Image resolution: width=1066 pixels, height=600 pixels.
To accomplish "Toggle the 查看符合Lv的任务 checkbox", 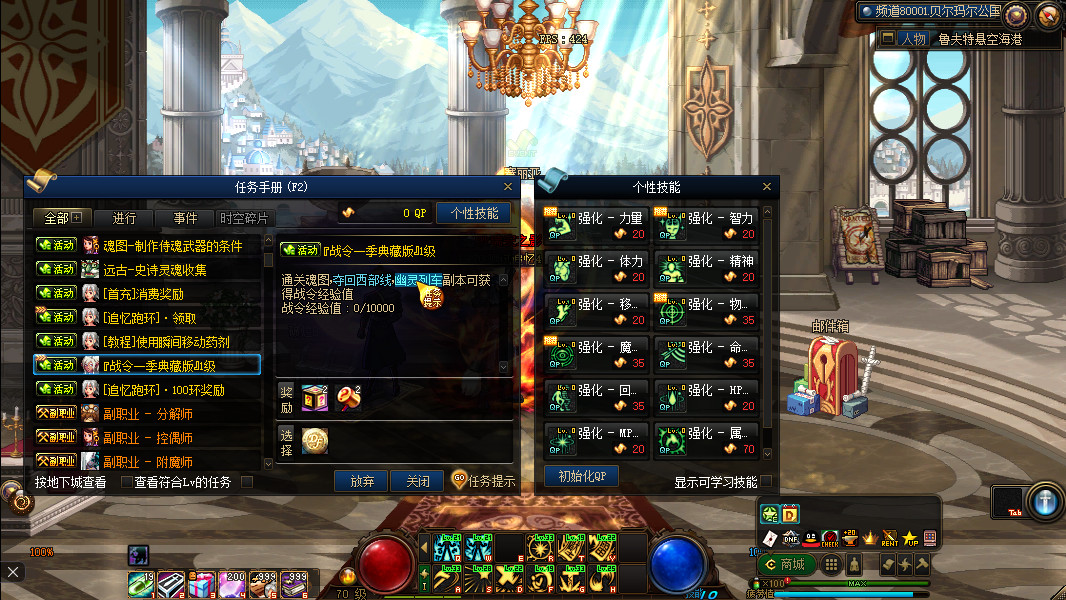I will coord(246,482).
